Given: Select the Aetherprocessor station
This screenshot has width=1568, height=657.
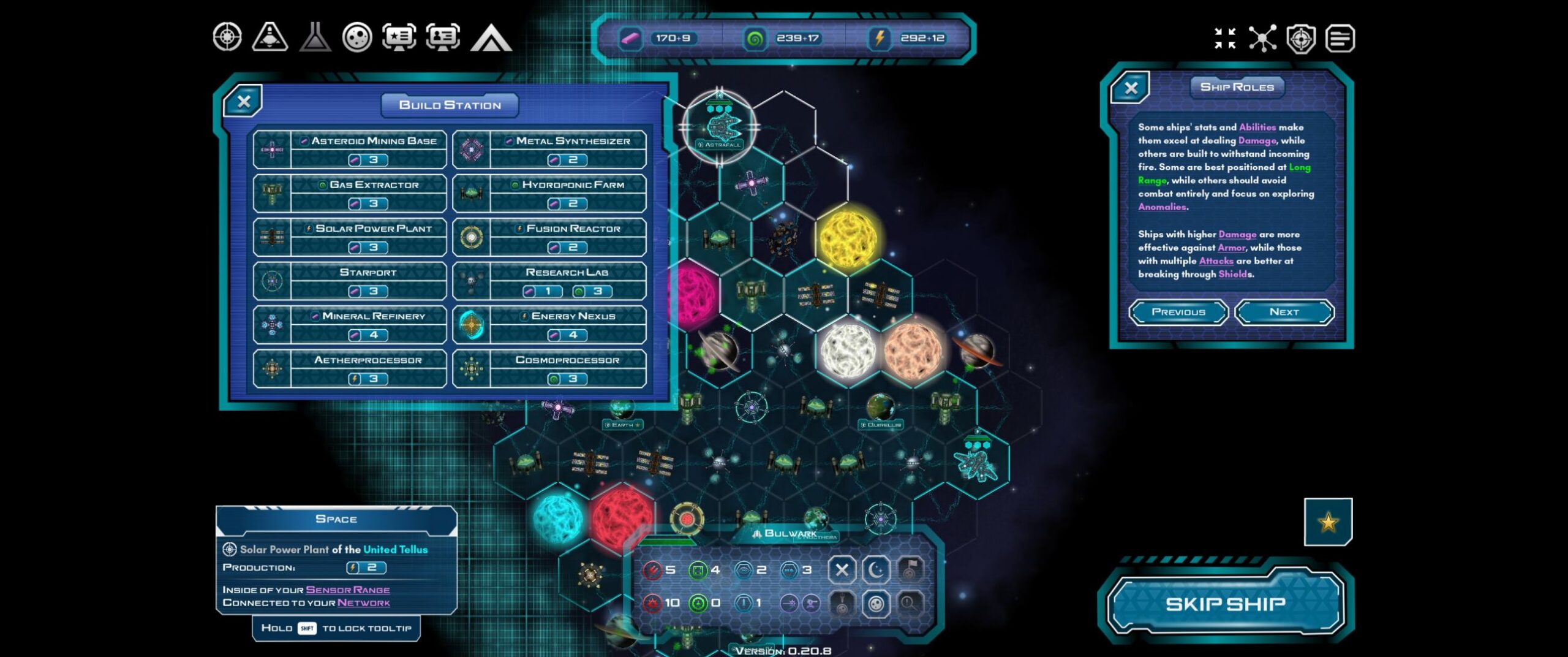Looking at the screenshot, I should [x=350, y=369].
